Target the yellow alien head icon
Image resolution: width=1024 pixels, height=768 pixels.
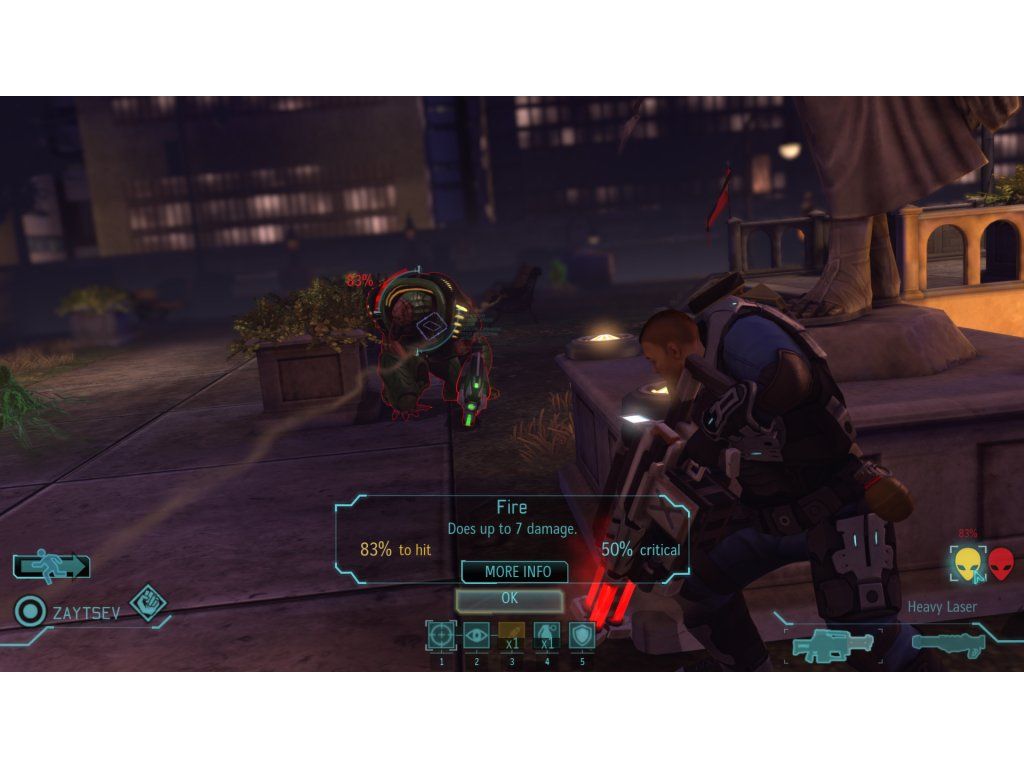point(967,564)
